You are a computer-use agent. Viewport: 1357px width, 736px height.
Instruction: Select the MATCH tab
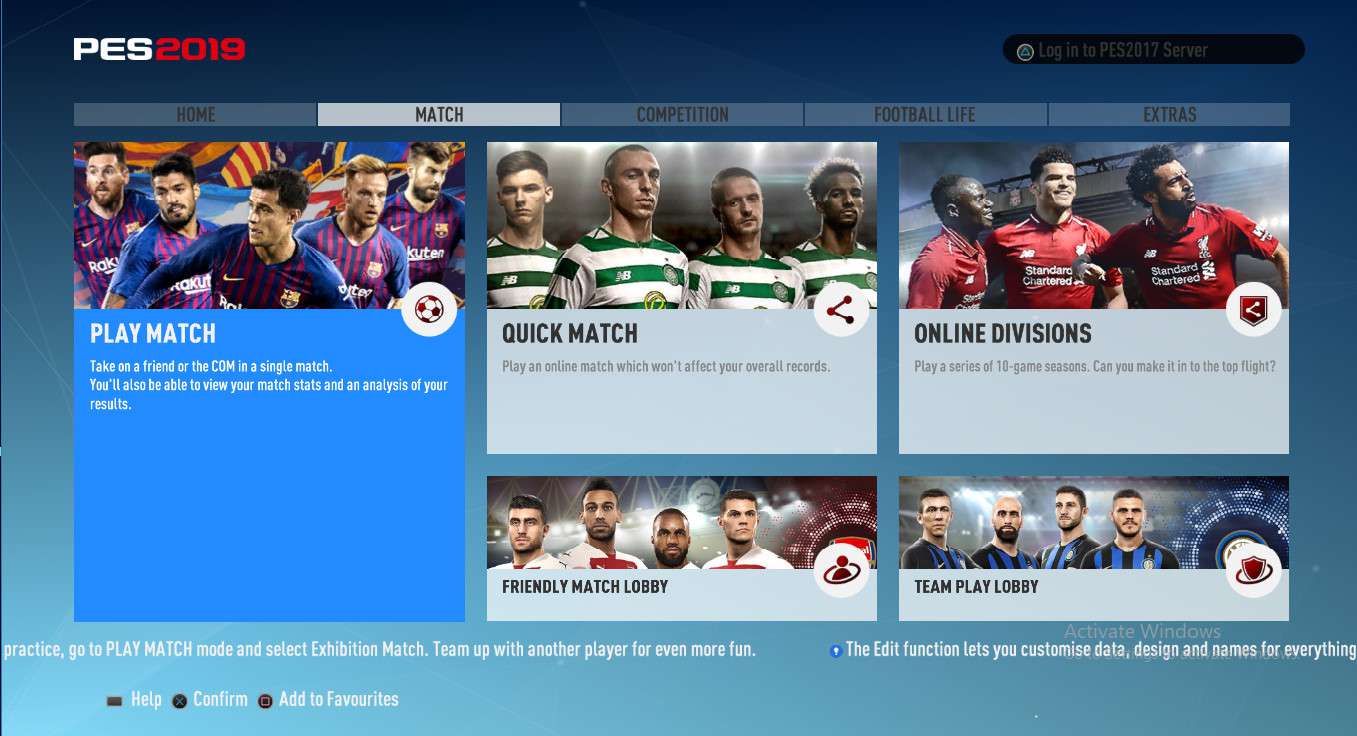pyautogui.click(x=439, y=115)
